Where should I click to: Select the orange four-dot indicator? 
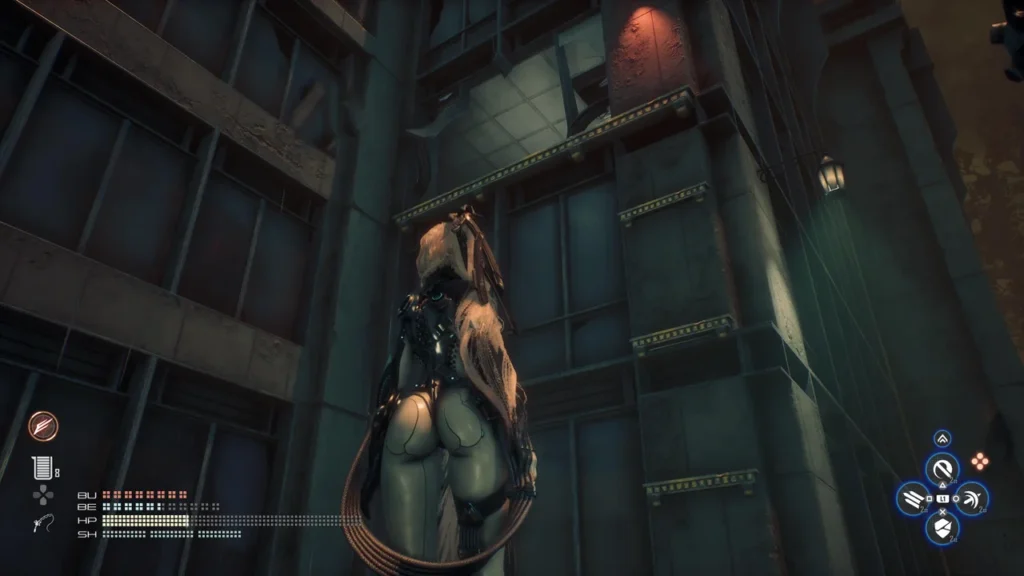[x=980, y=461]
